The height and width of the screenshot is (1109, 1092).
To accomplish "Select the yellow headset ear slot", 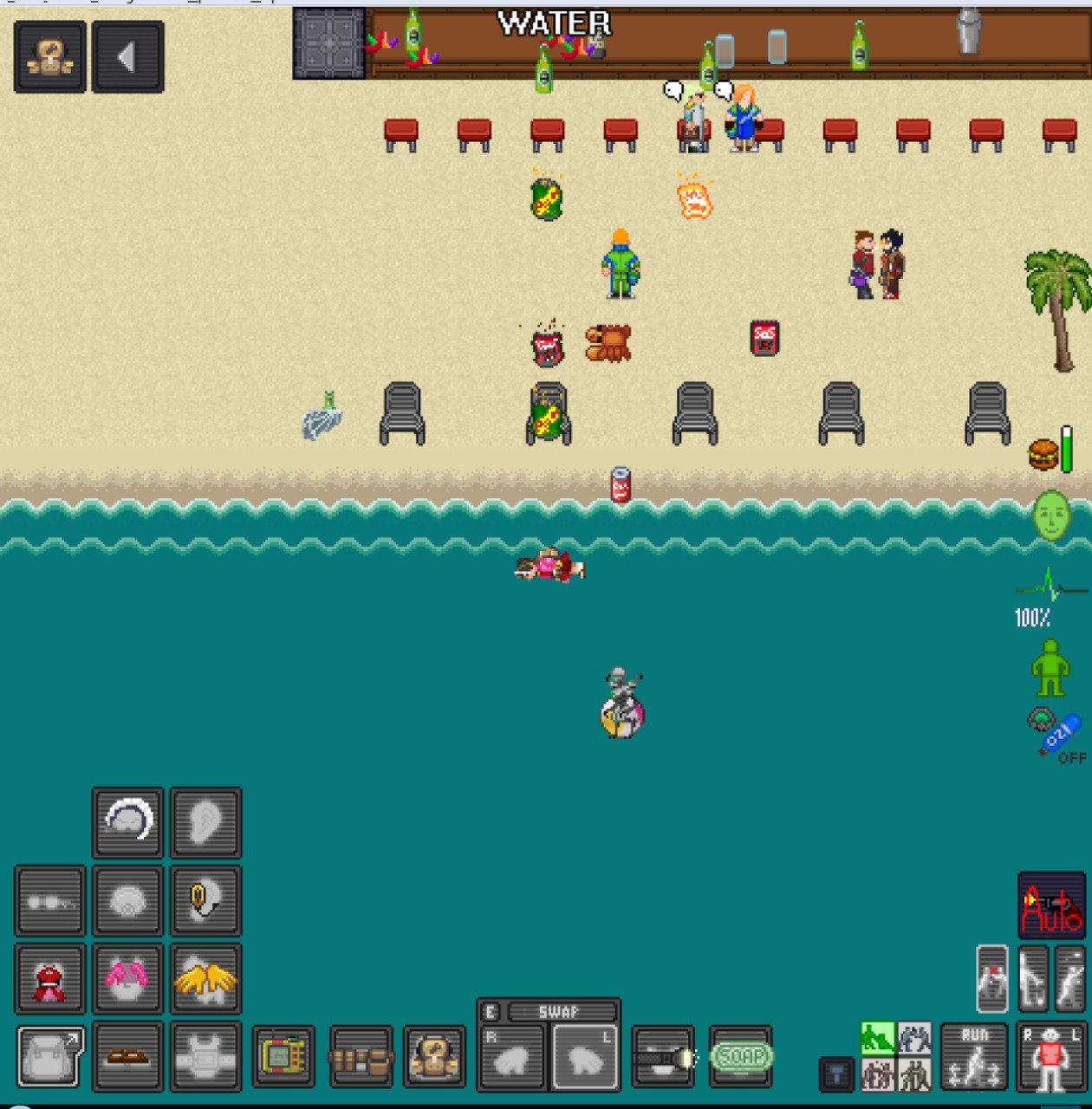I will pos(205,900).
